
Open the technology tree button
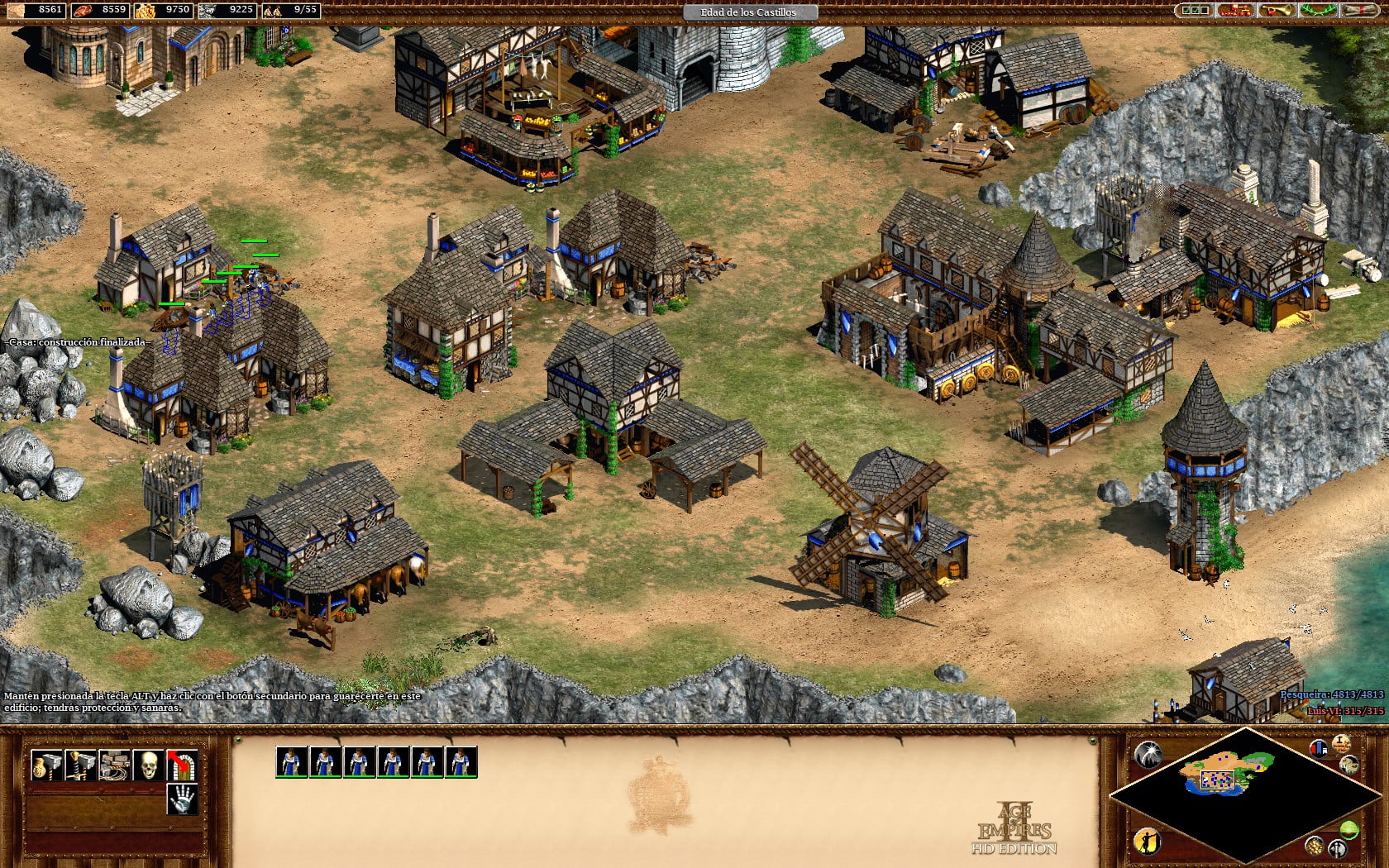click(x=1234, y=10)
